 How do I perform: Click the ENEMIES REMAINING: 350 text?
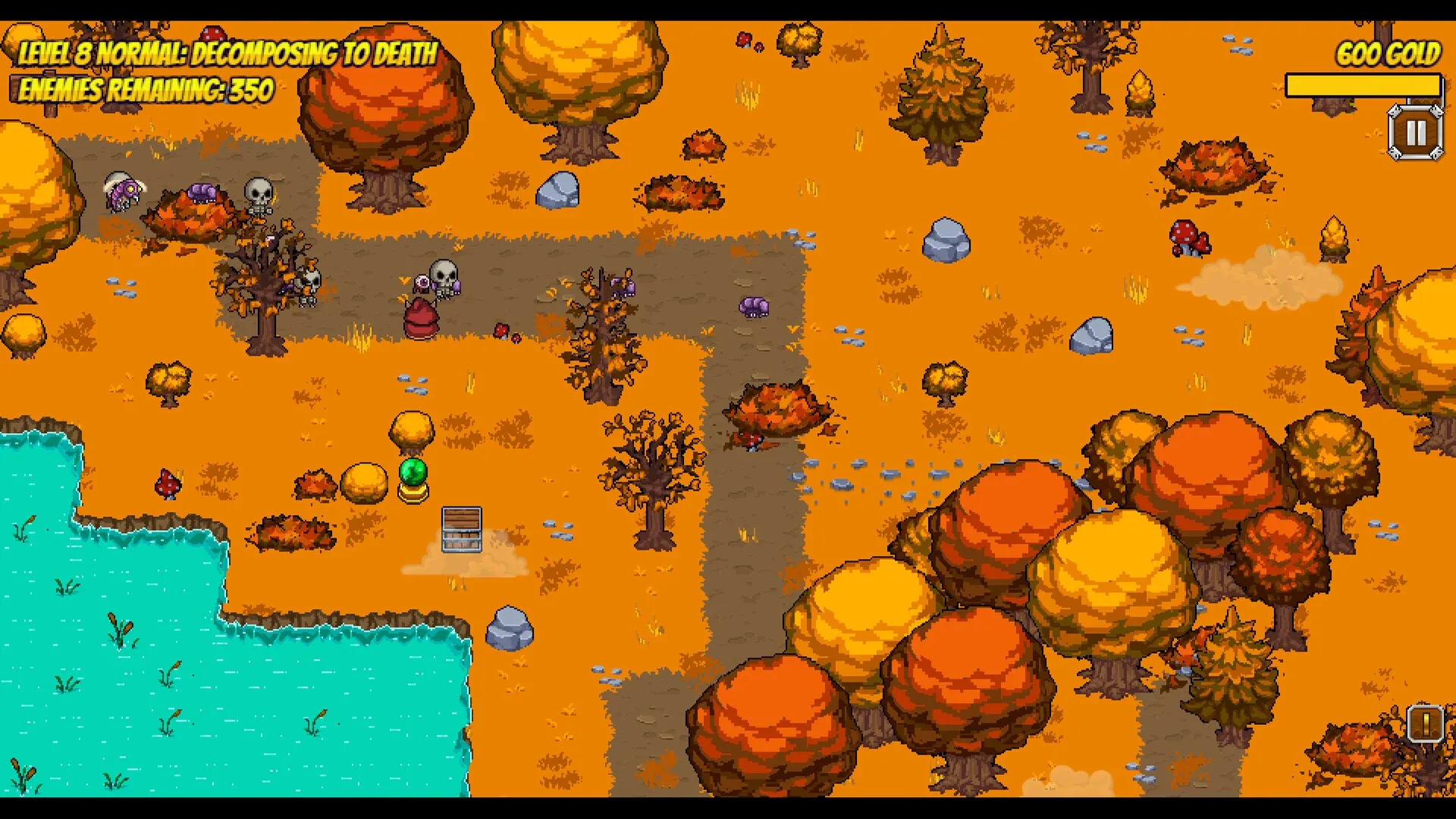coord(144,91)
